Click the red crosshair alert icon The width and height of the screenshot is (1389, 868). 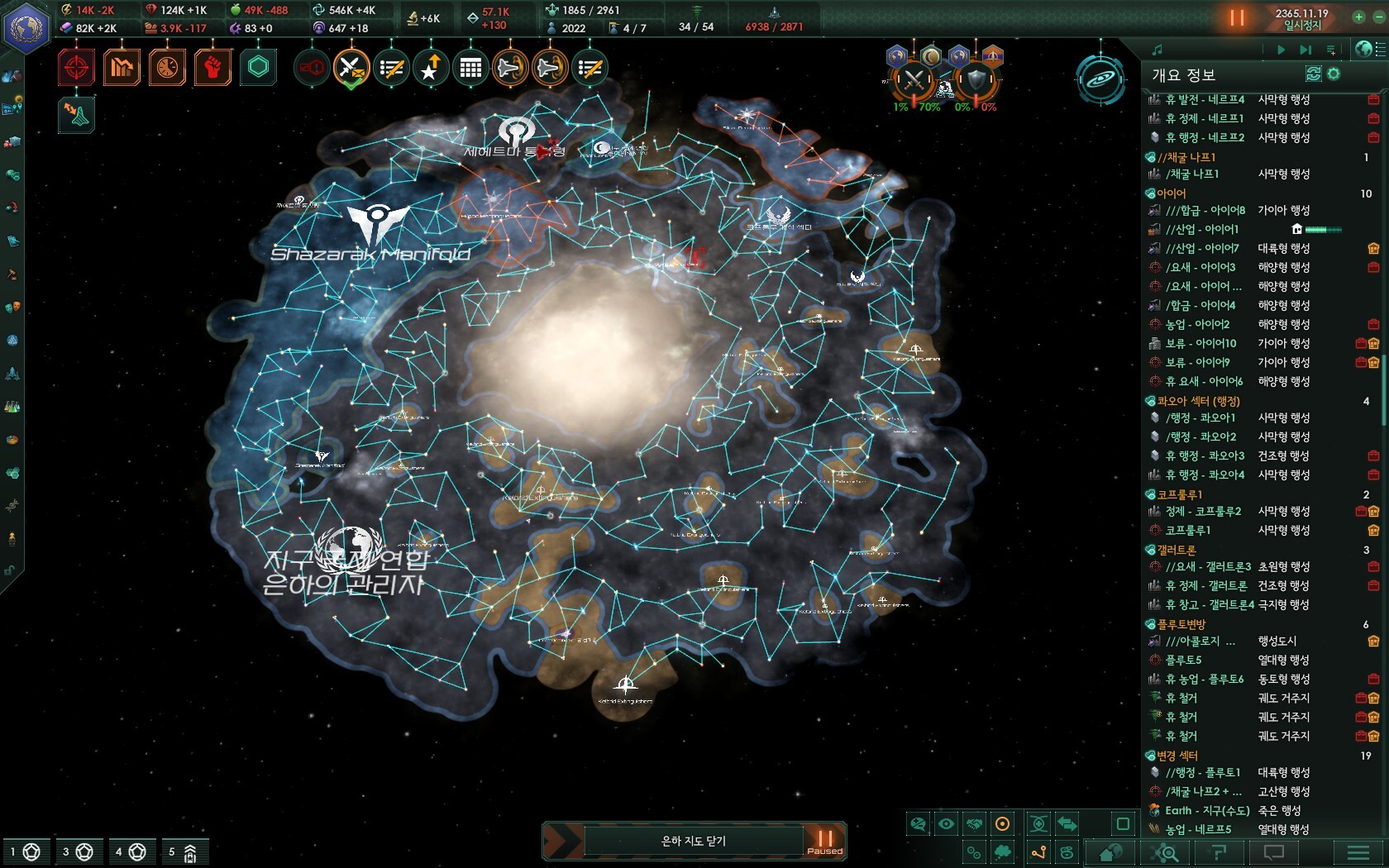[x=76, y=67]
